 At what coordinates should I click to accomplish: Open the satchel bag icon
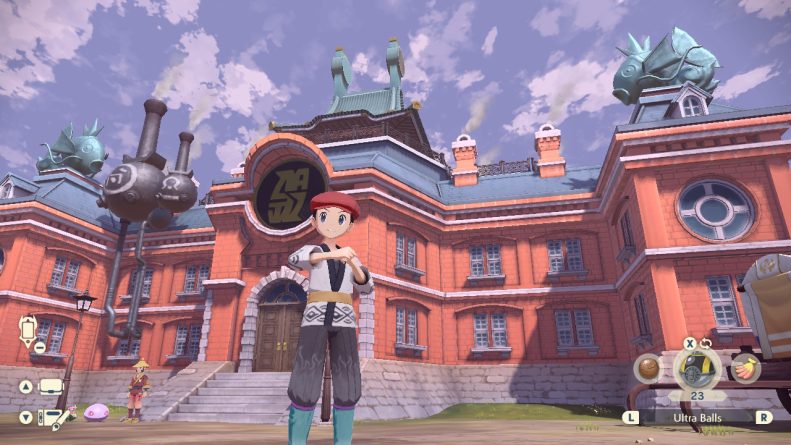click(x=50, y=386)
